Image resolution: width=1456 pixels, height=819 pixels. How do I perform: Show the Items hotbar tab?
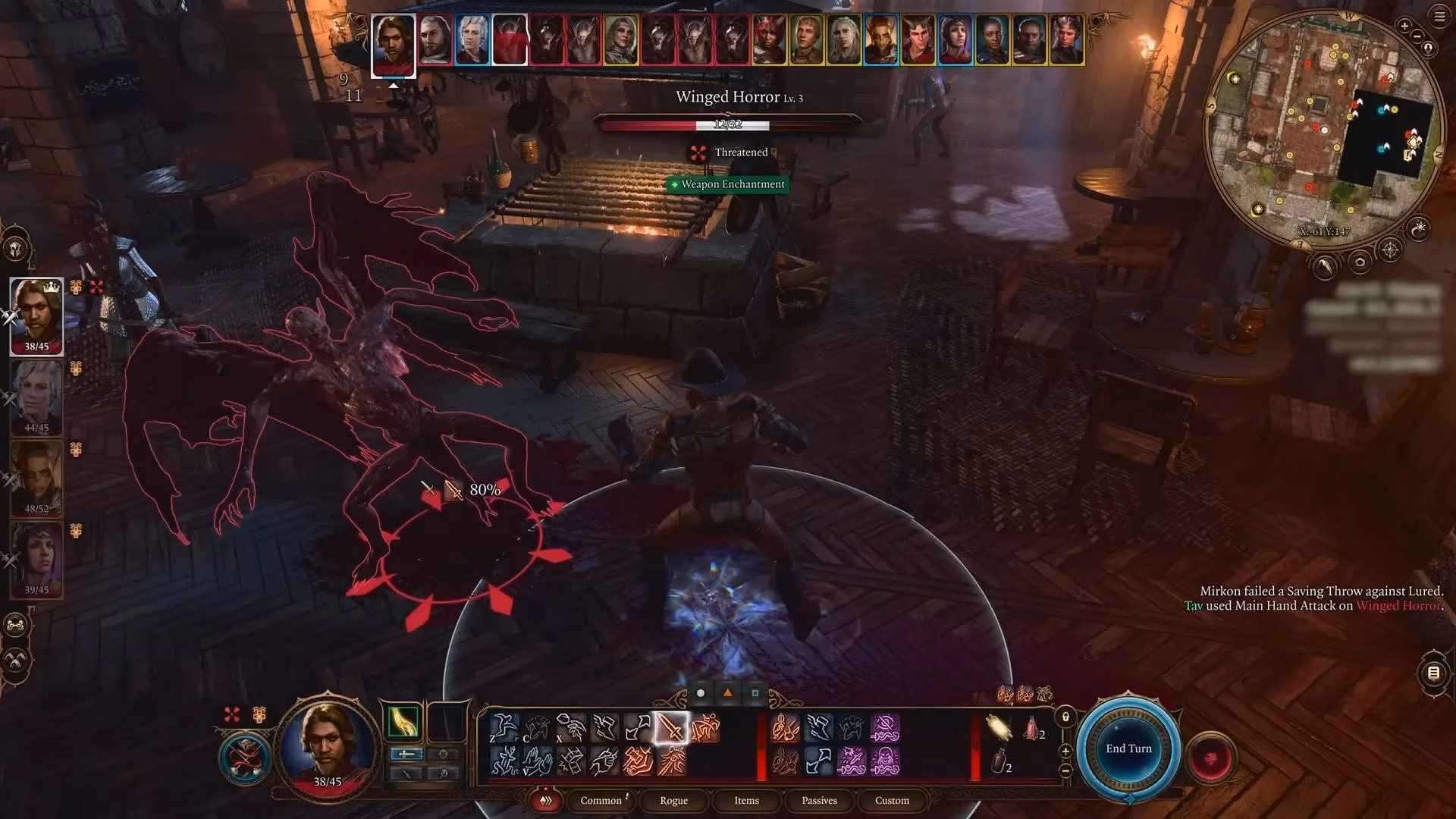pyautogui.click(x=746, y=800)
